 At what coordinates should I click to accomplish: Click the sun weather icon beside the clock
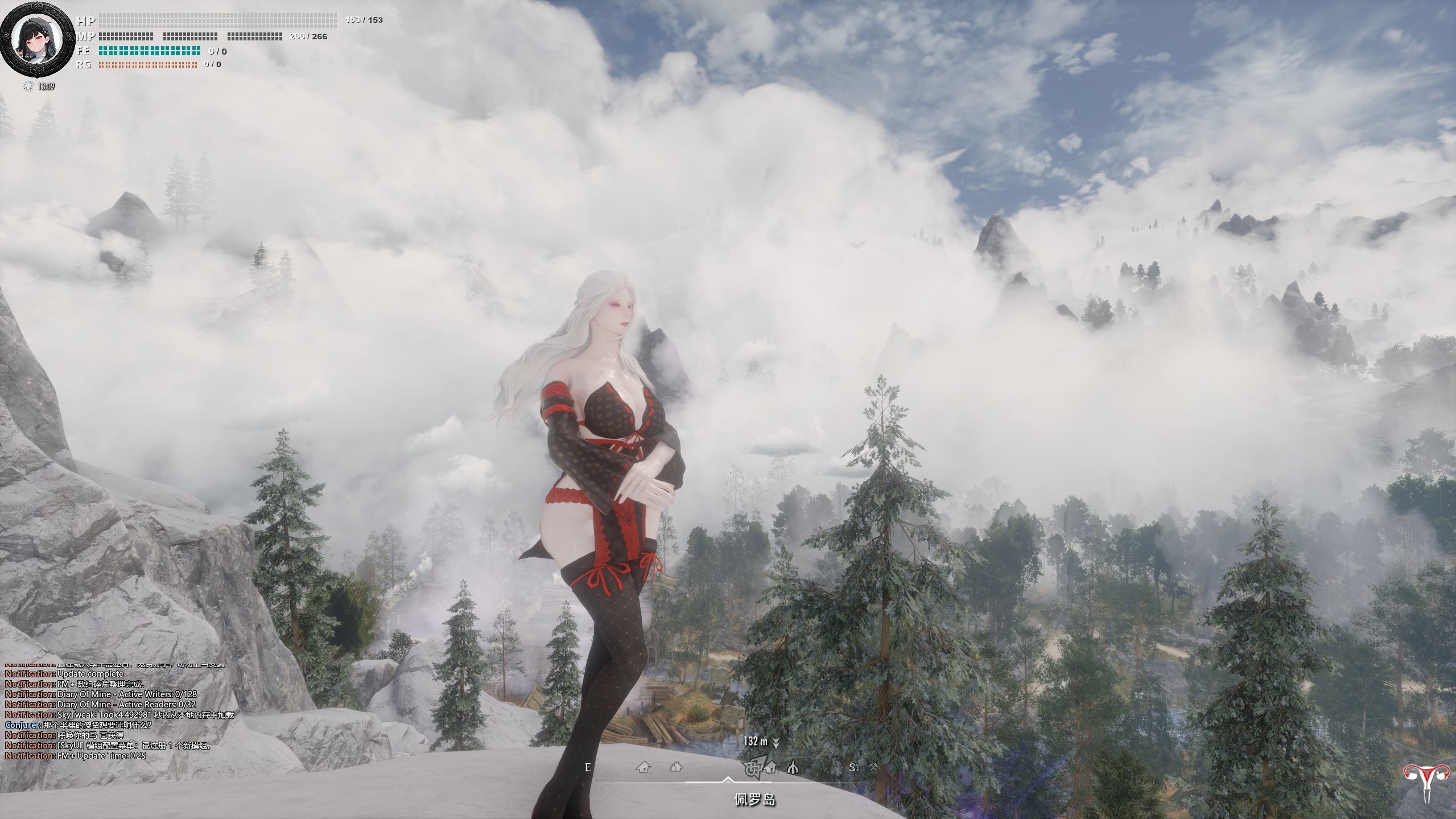[x=27, y=86]
